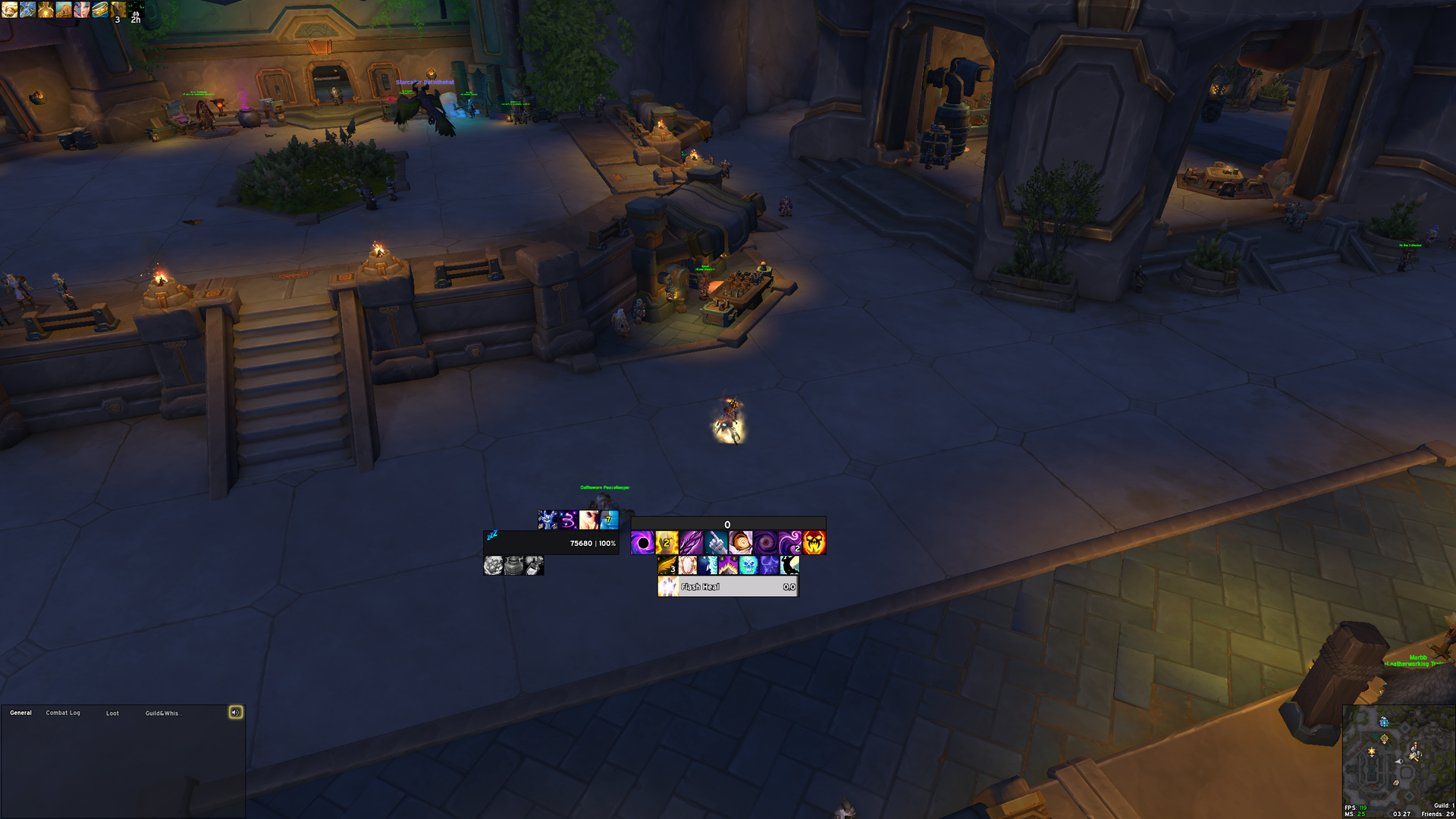Use the dark silhouette moon ability
Viewport: 1456px width, 819px height.
coord(789,566)
